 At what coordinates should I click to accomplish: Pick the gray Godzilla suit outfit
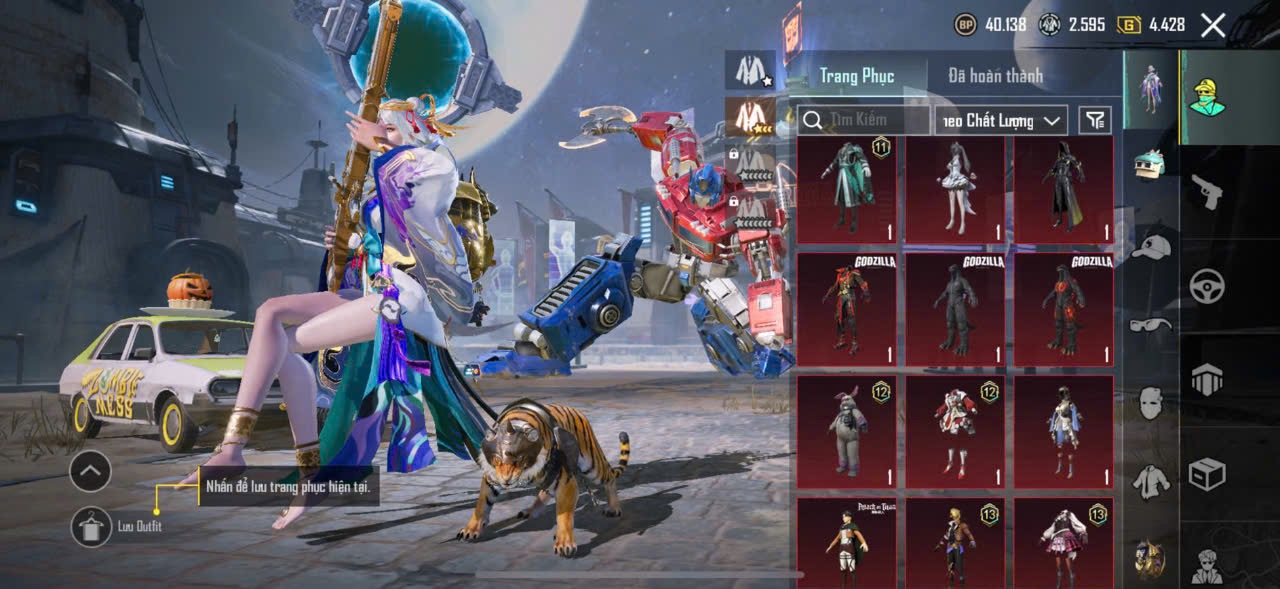coord(955,308)
